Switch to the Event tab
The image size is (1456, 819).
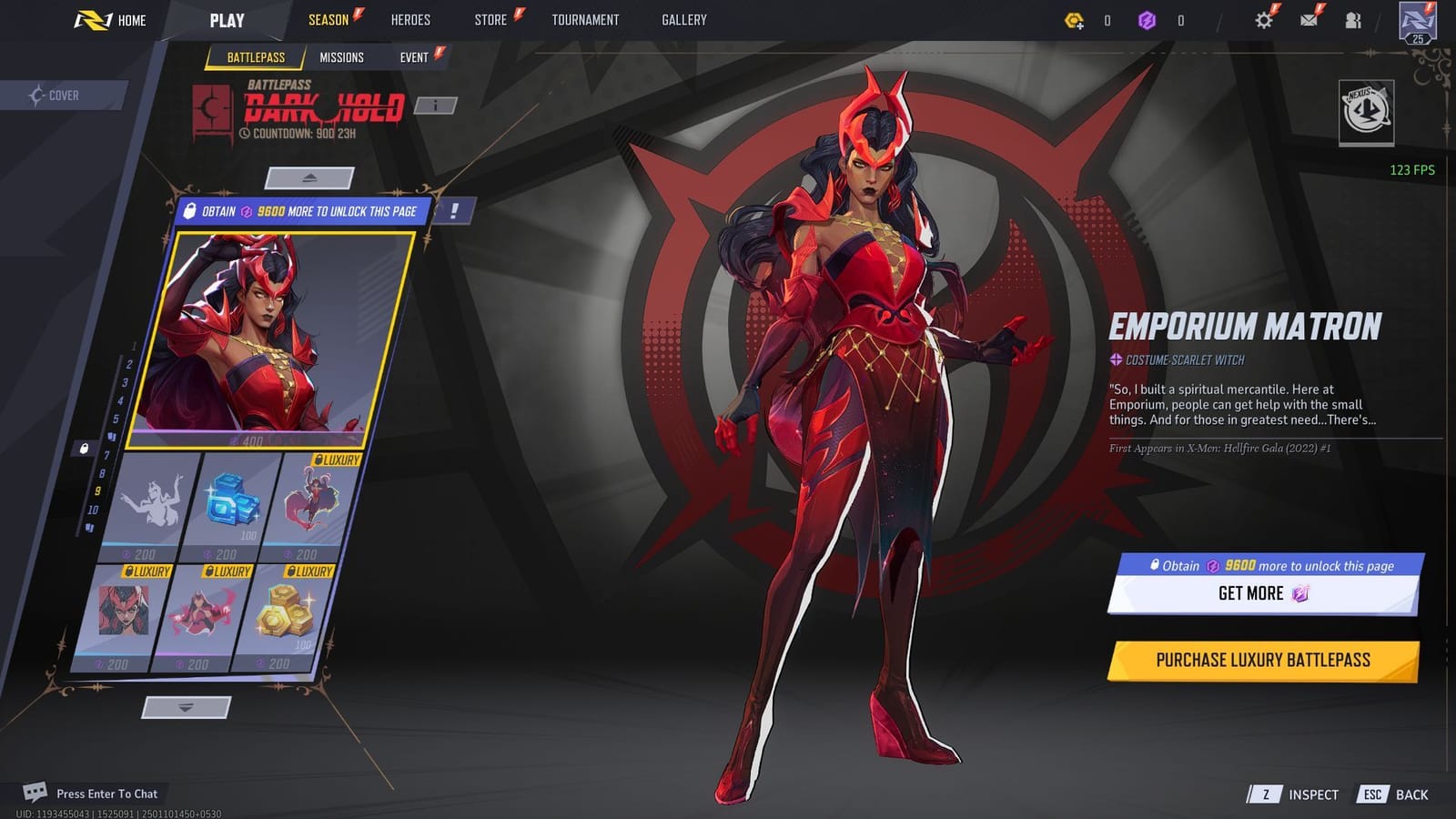tap(415, 56)
